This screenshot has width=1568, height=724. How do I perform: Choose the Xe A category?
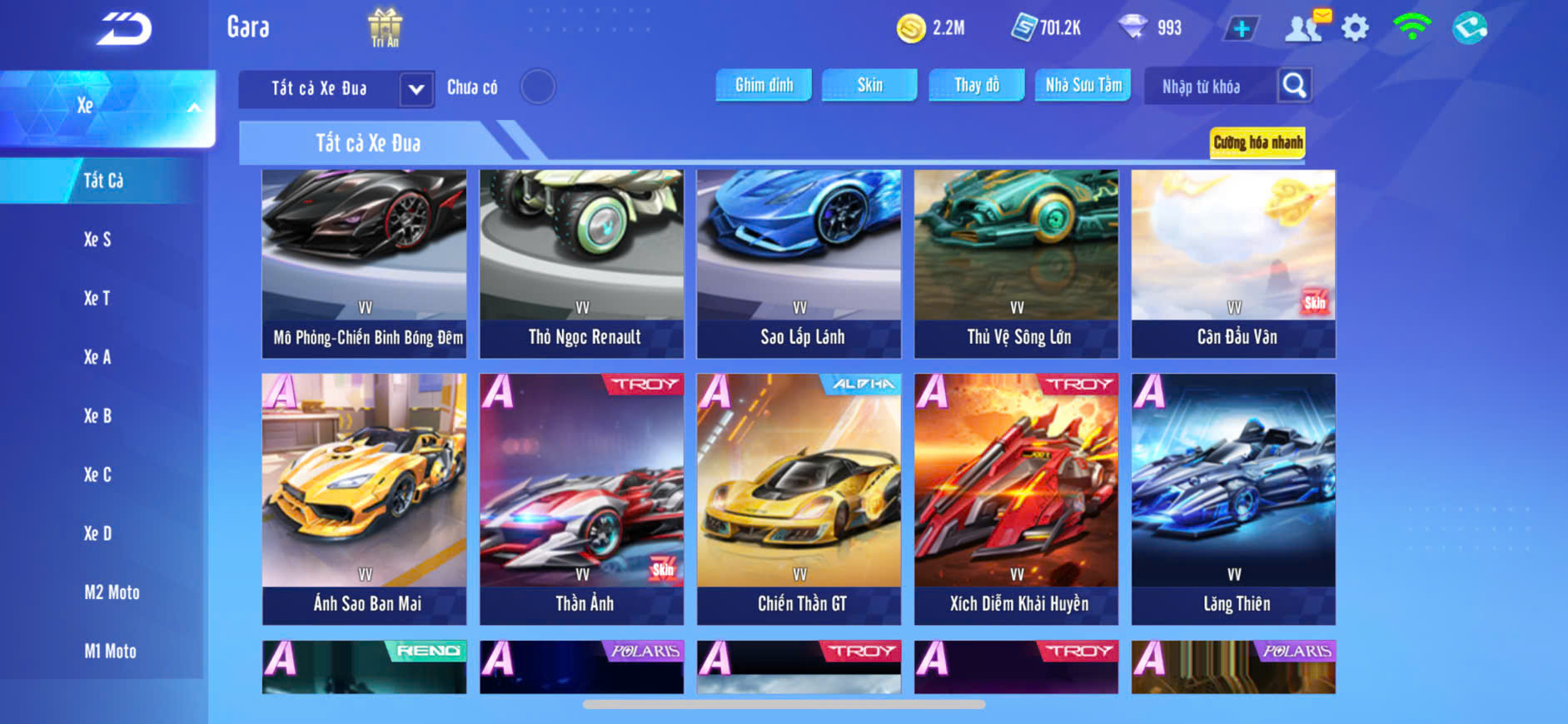[x=97, y=357]
